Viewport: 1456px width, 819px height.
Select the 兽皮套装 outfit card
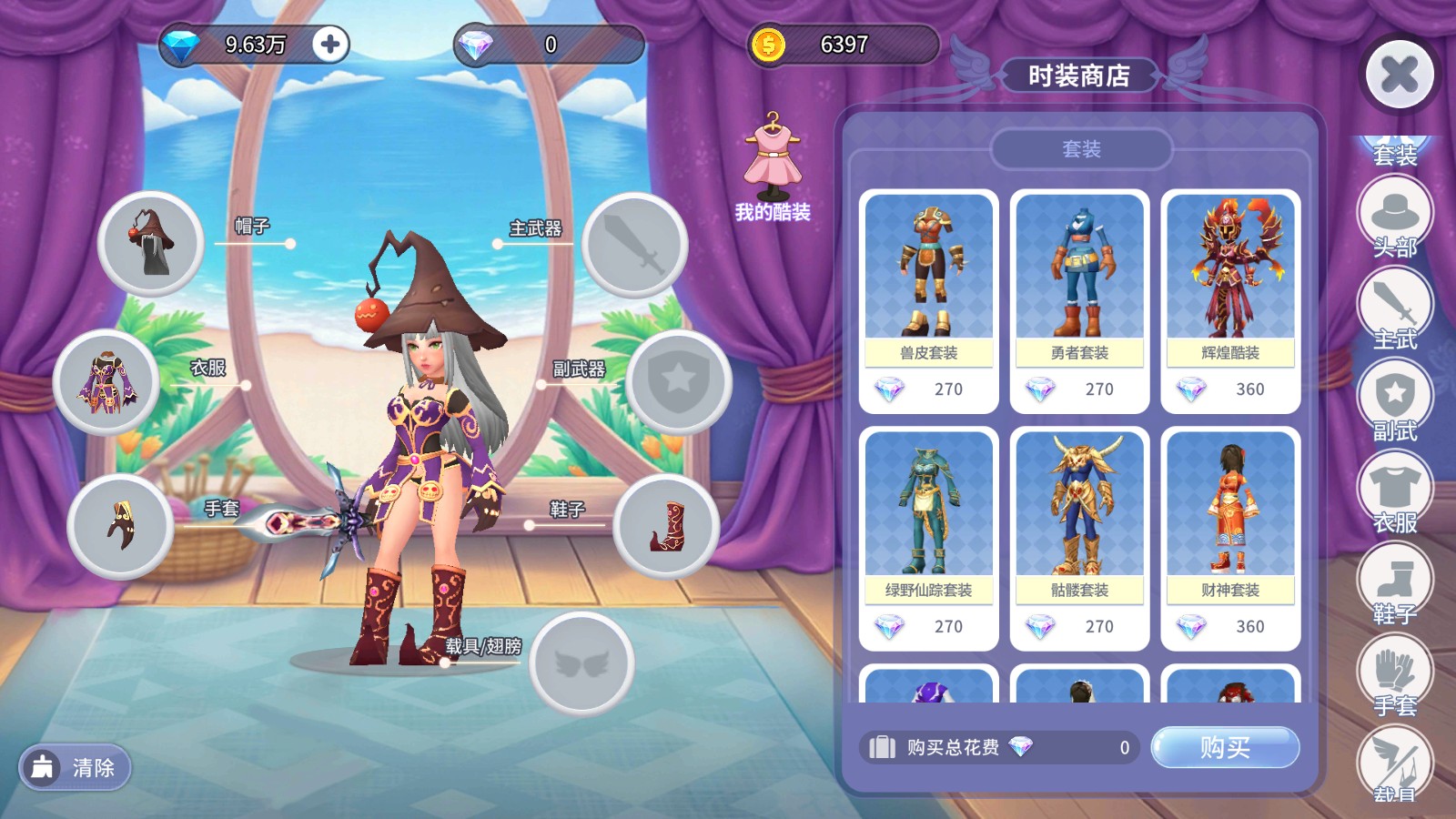(x=928, y=300)
